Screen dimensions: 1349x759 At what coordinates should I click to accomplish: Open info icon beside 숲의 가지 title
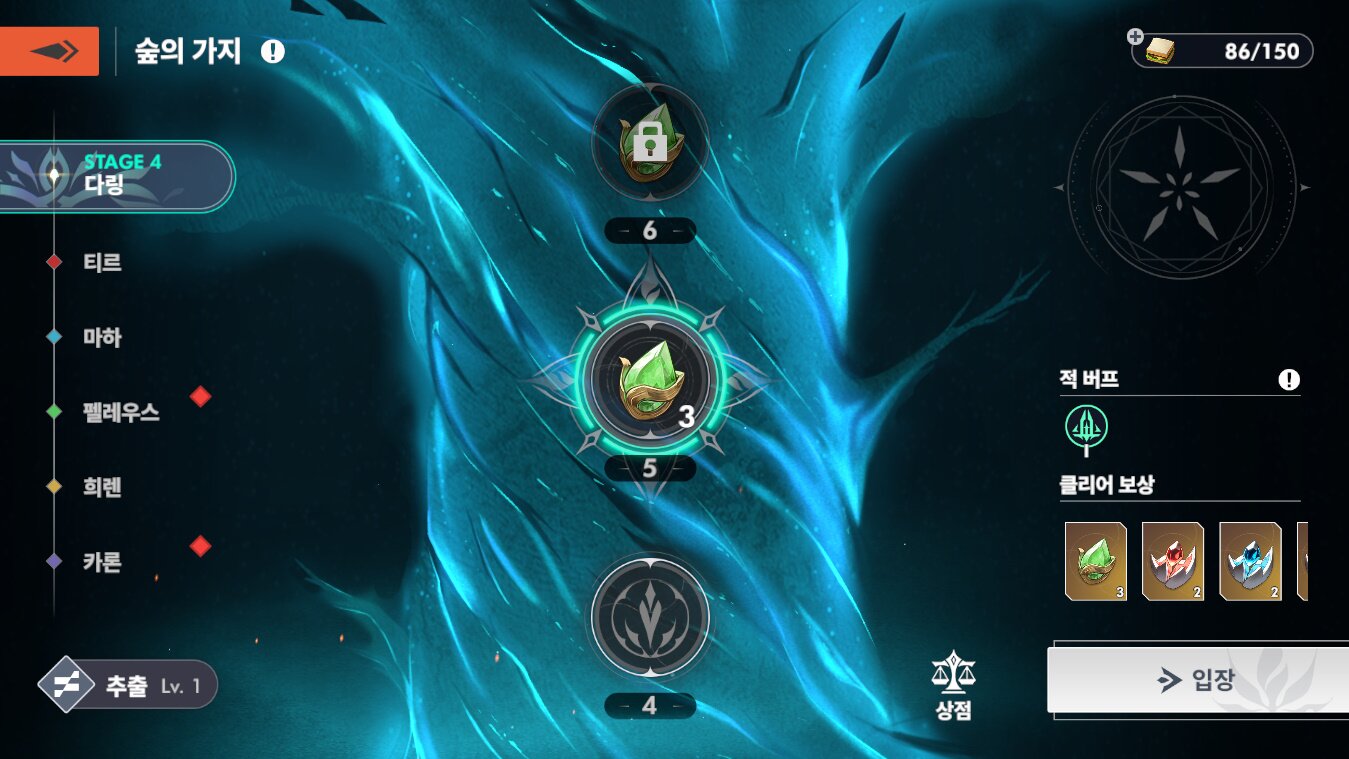272,51
